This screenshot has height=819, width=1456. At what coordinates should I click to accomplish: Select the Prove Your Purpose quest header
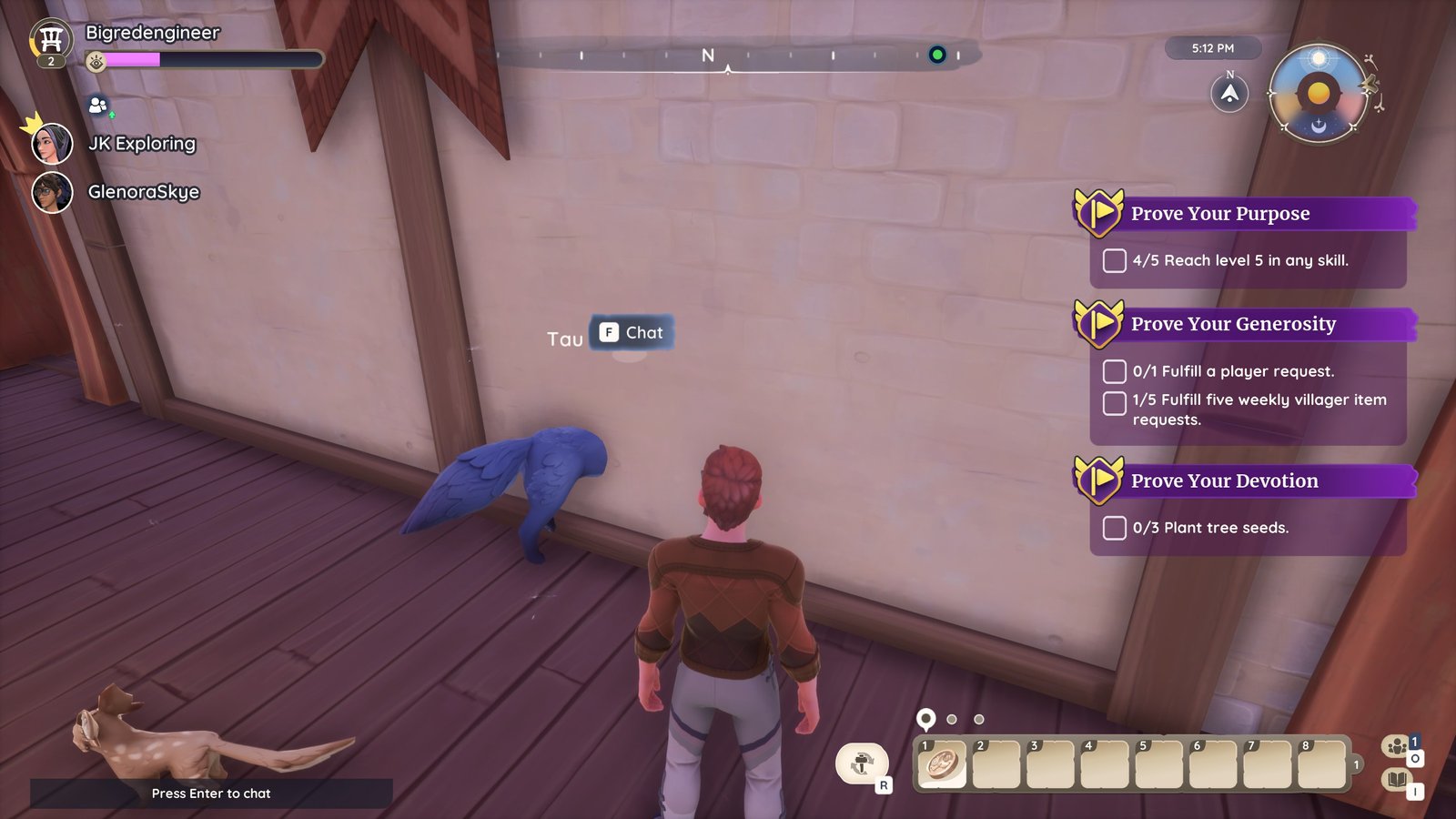click(1219, 214)
